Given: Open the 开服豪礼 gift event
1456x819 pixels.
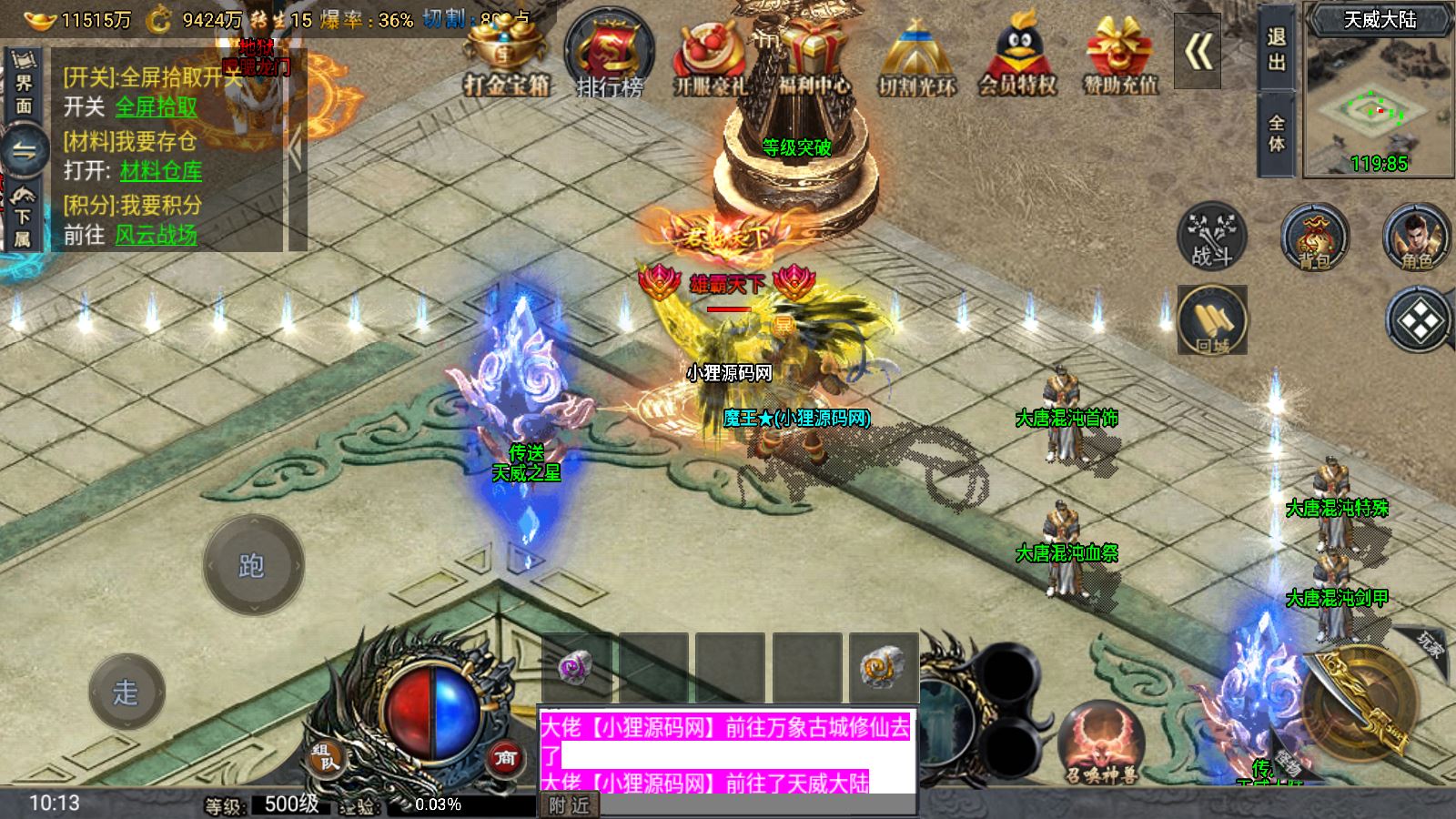Looking at the screenshot, I should [710, 56].
